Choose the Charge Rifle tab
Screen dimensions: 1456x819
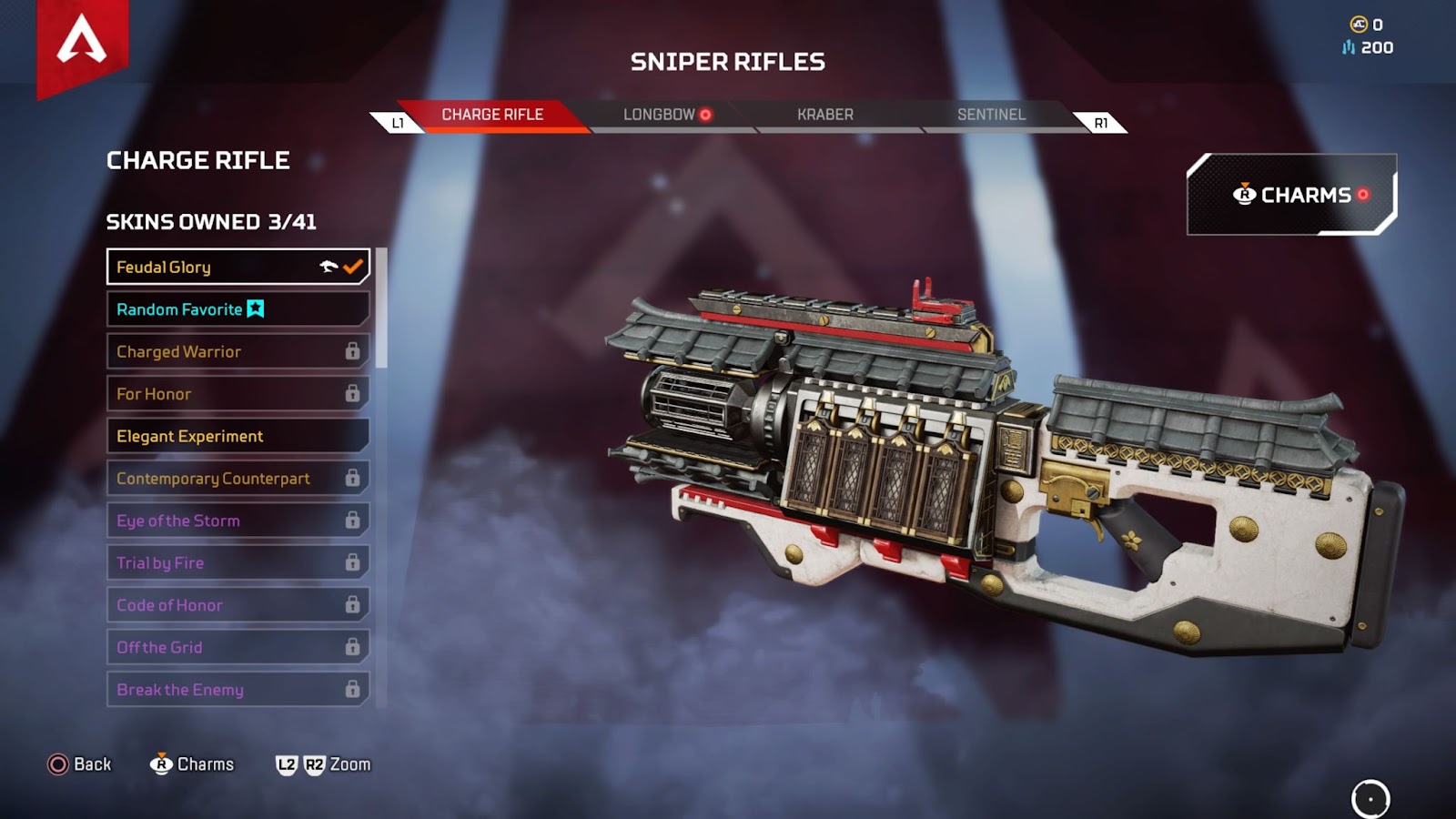pos(492,115)
